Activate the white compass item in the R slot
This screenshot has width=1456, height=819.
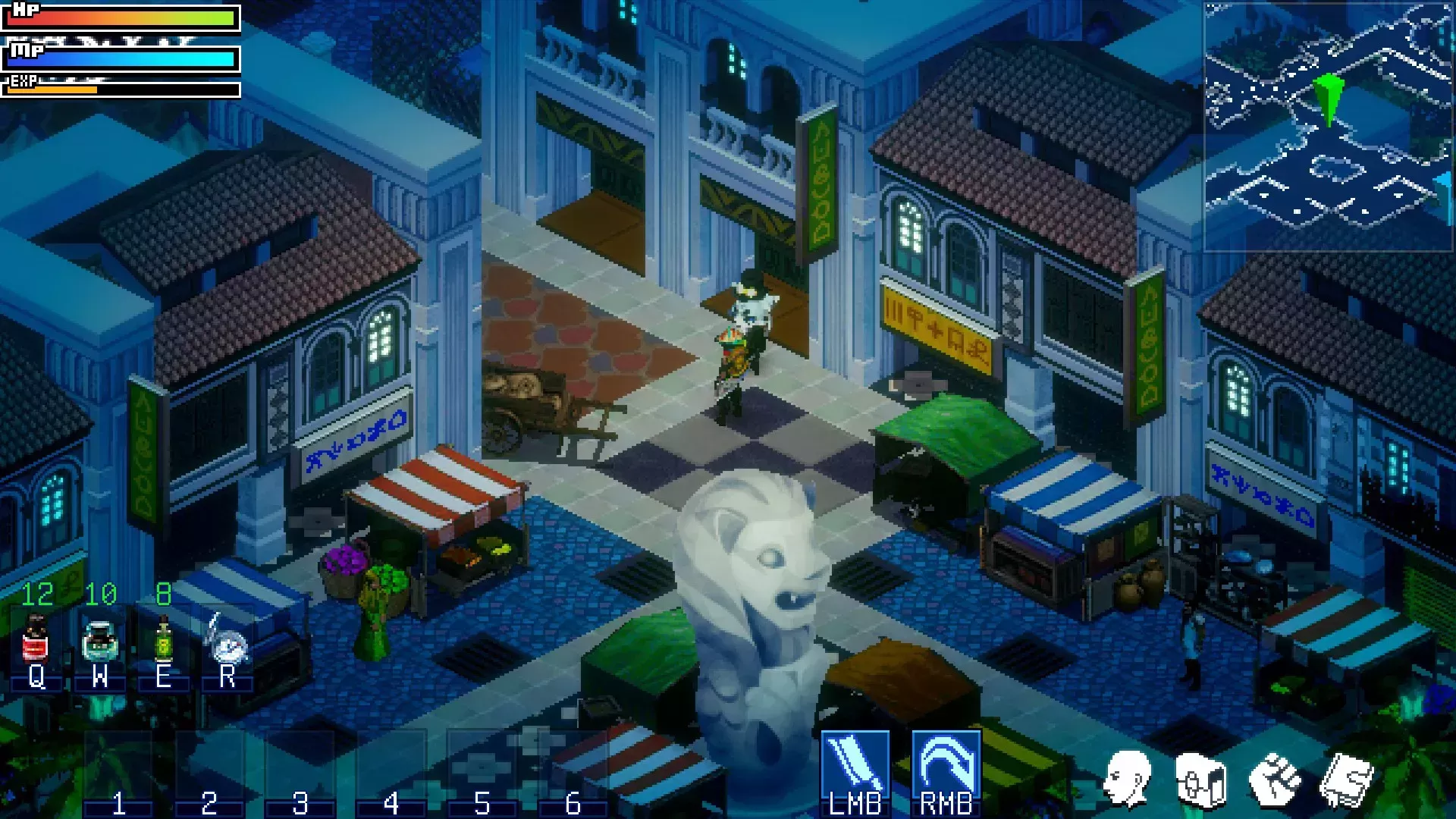pyautogui.click(x=227, y=642)
